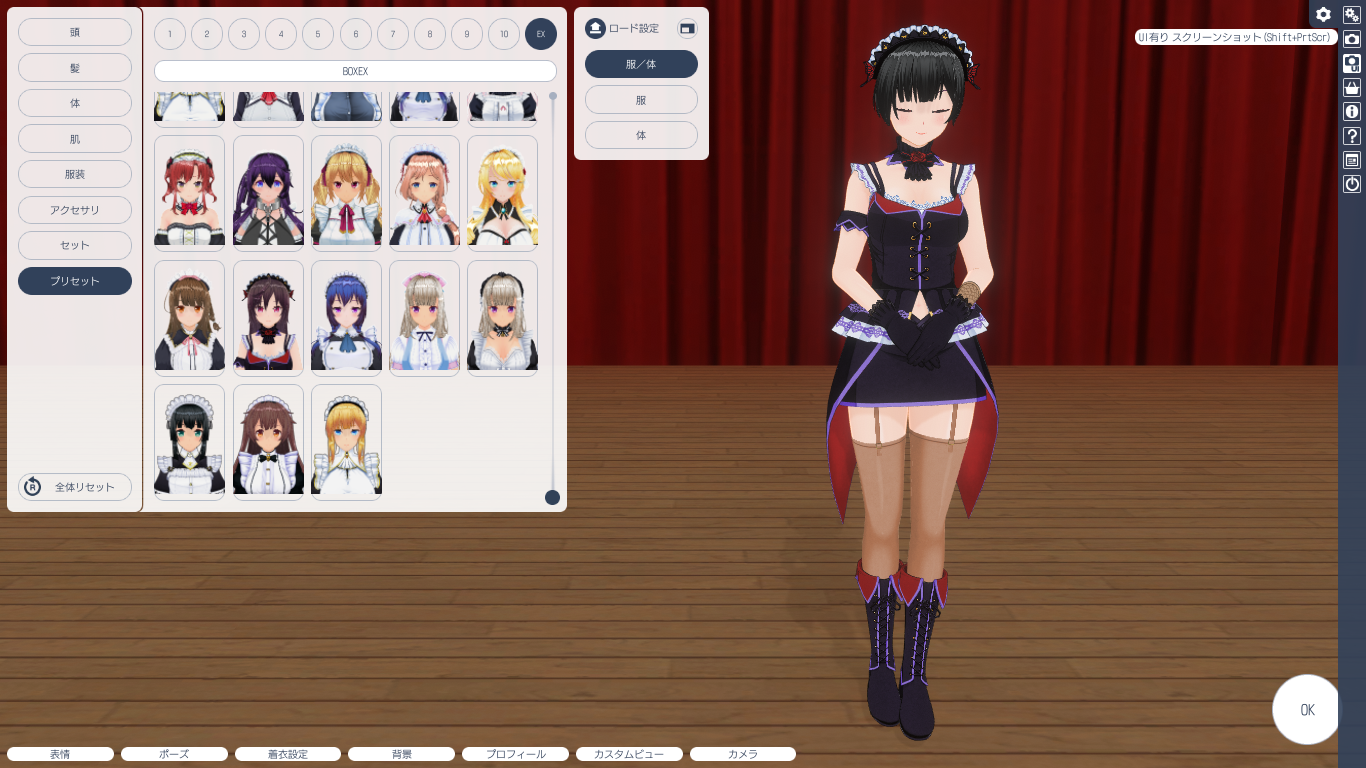The width and height of the screenshot is (1366, 768).
Task: Click the gear settings icon
Action: pos(1323,14)
